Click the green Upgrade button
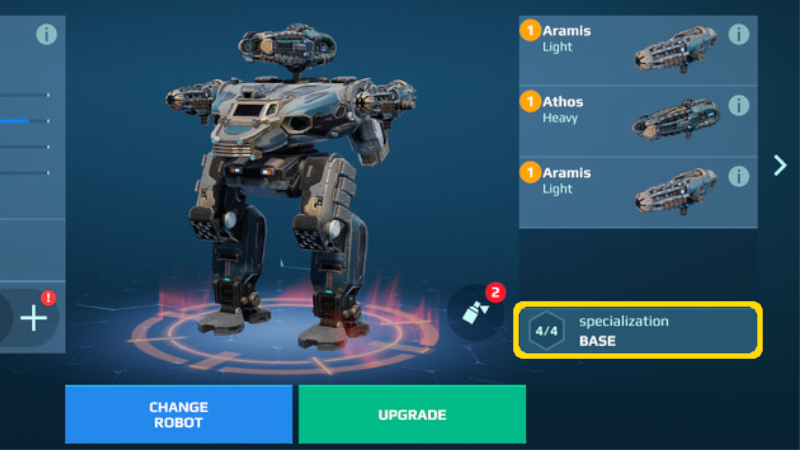The width and height of the screenshot is (800, 450). [x=411, y=414]
